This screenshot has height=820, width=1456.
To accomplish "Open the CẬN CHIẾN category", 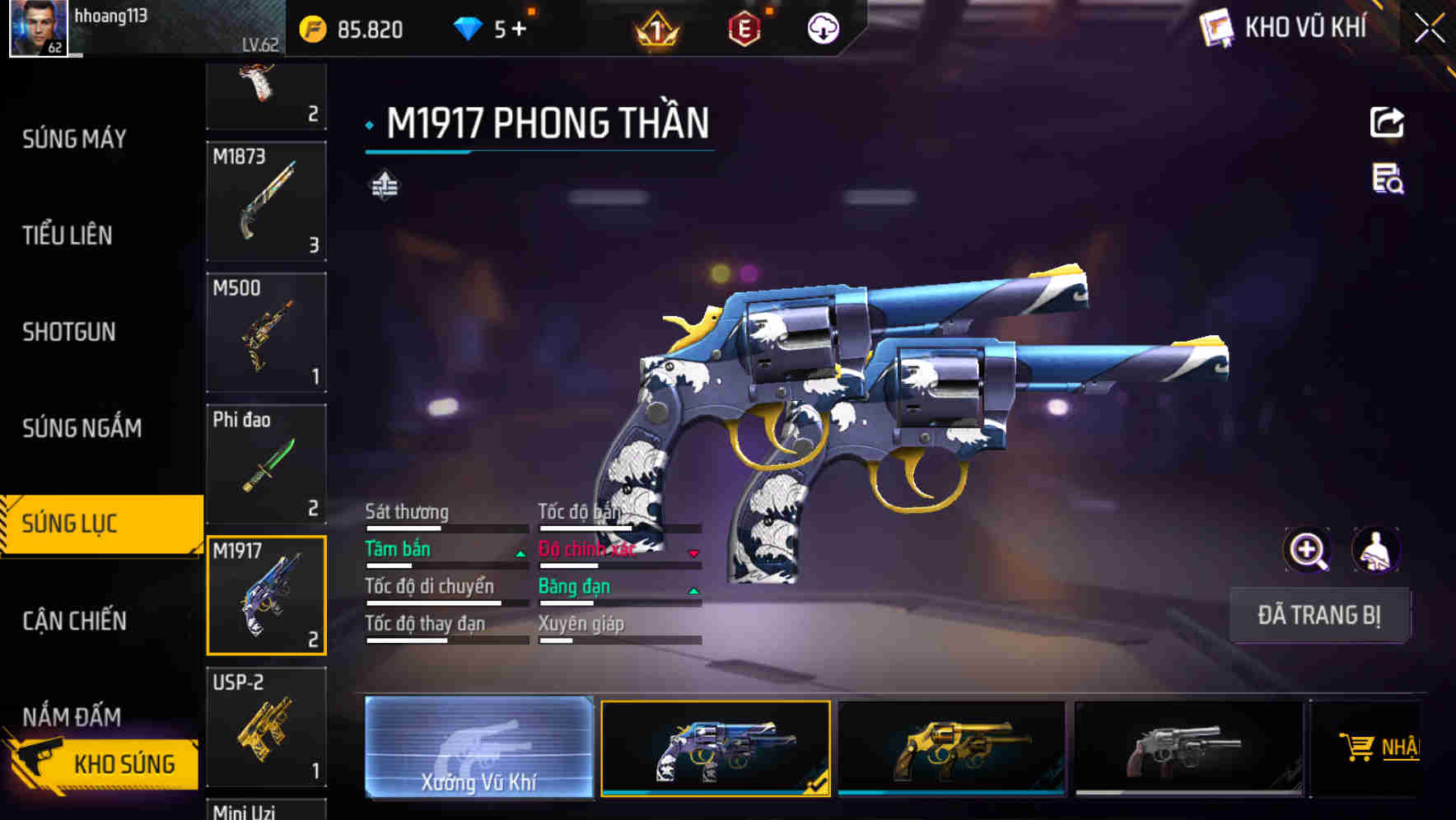I will [x=74, y=621].
